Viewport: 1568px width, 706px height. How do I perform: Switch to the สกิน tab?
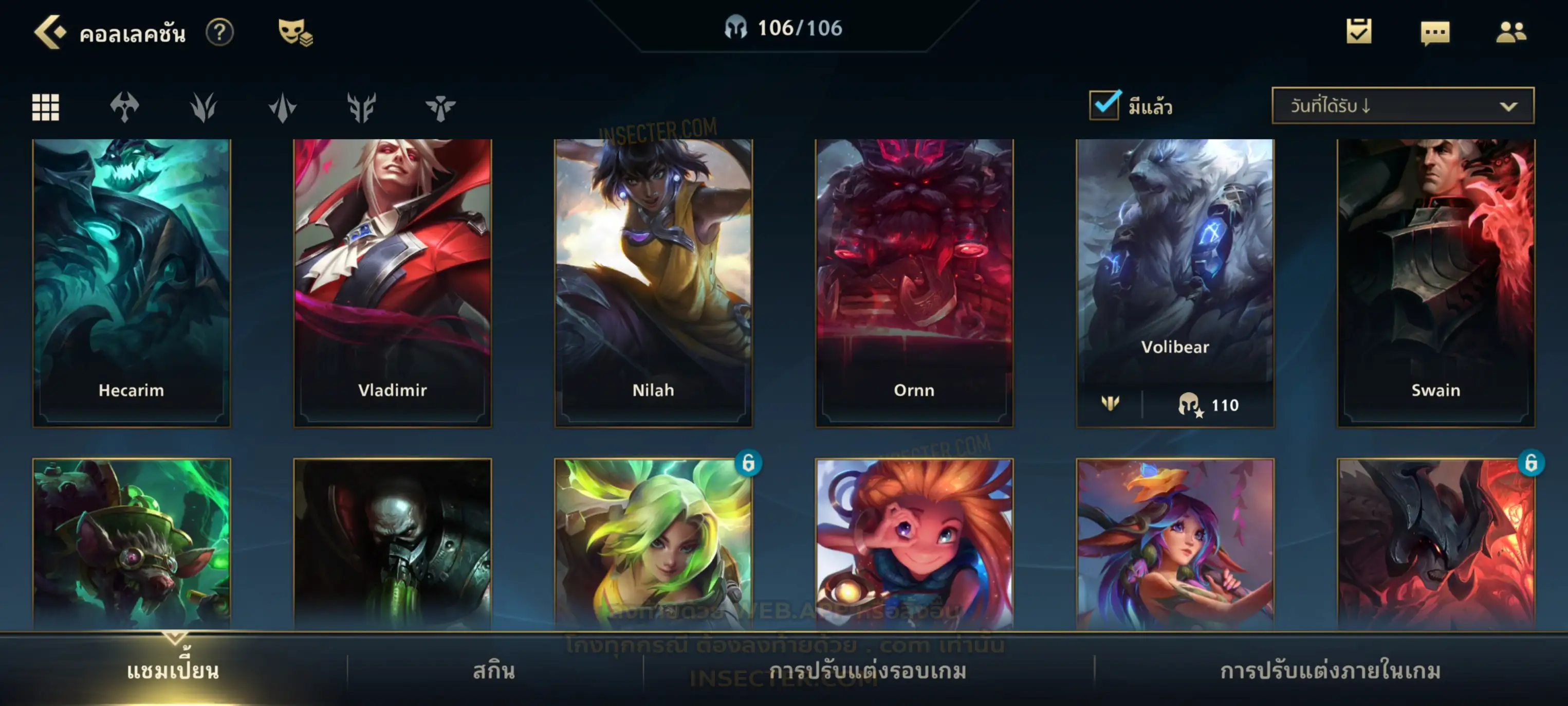tap(494, 671)
